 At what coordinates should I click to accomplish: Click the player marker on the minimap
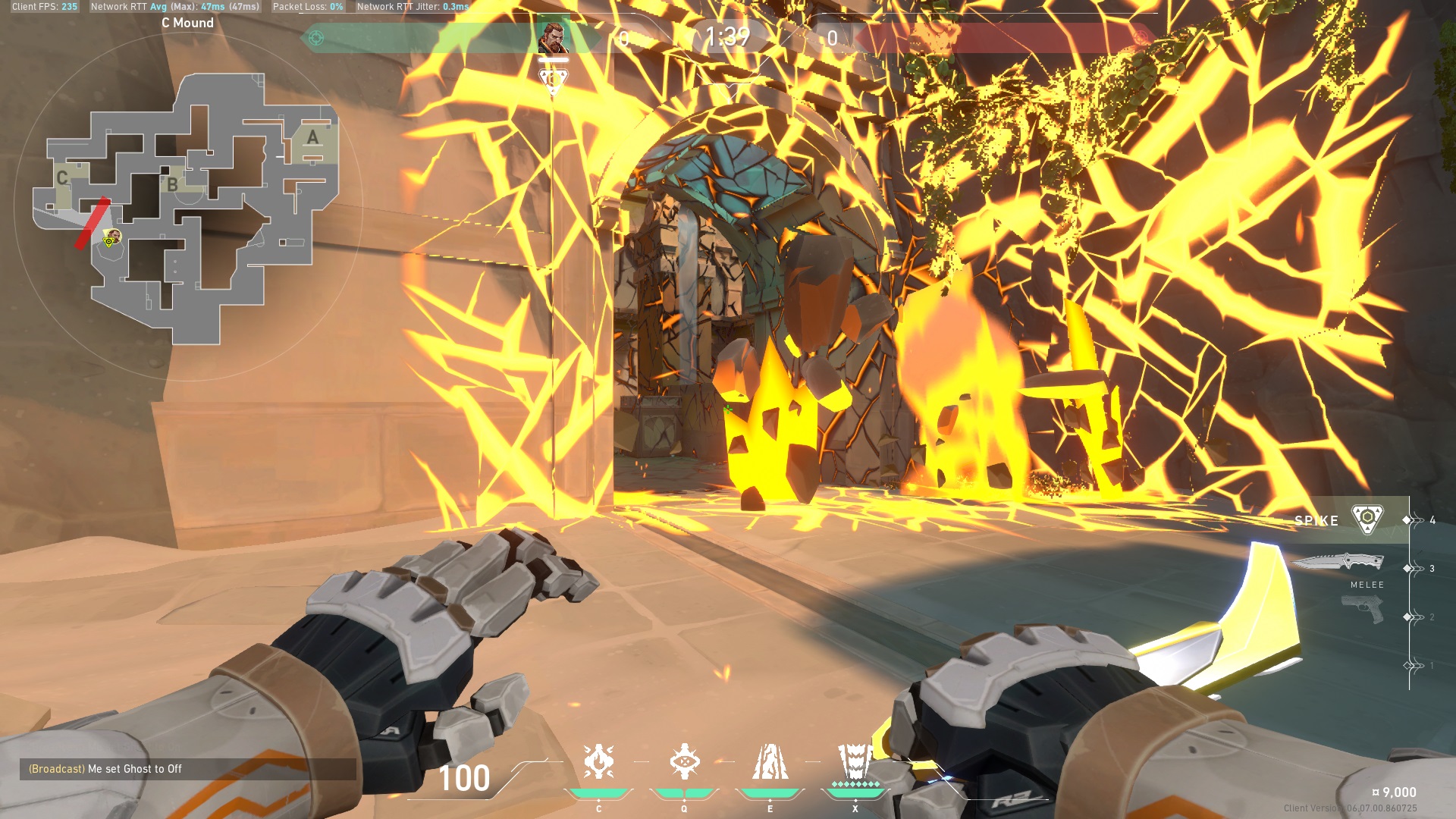pos(111,238)
